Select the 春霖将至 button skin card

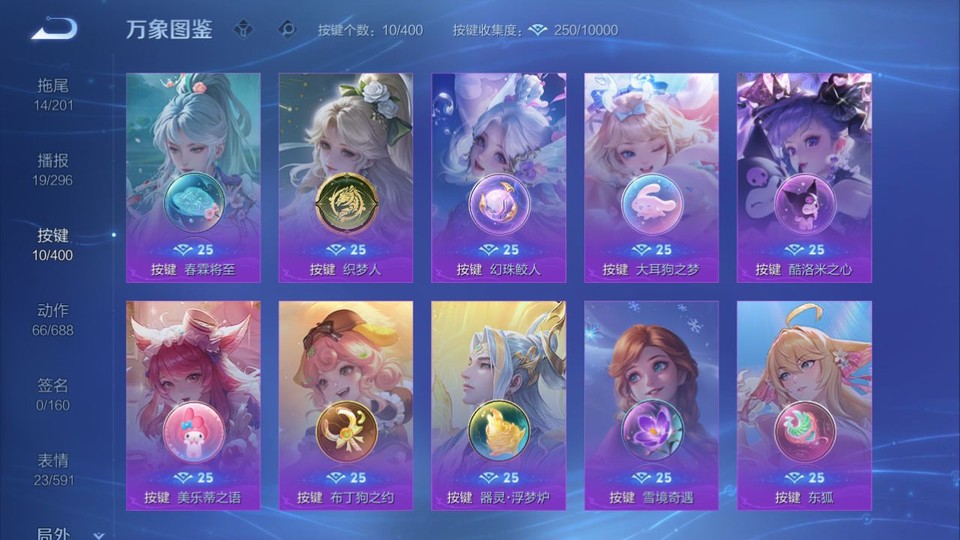point(193,177)
